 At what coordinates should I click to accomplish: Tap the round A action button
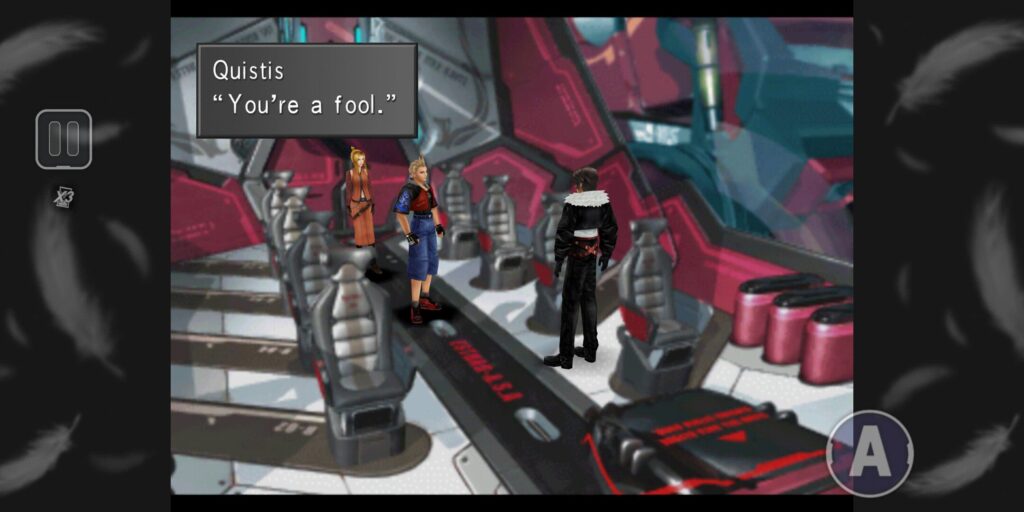click(x=870, y=453)
